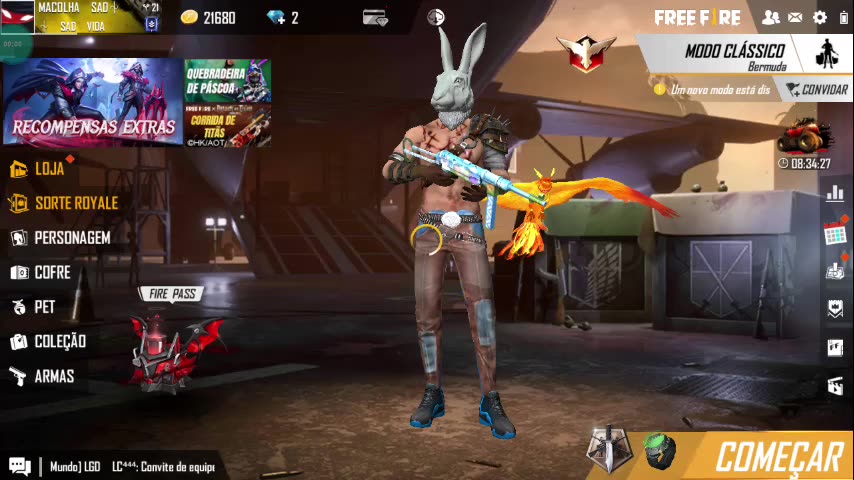Open the Cofre vault

51,272
